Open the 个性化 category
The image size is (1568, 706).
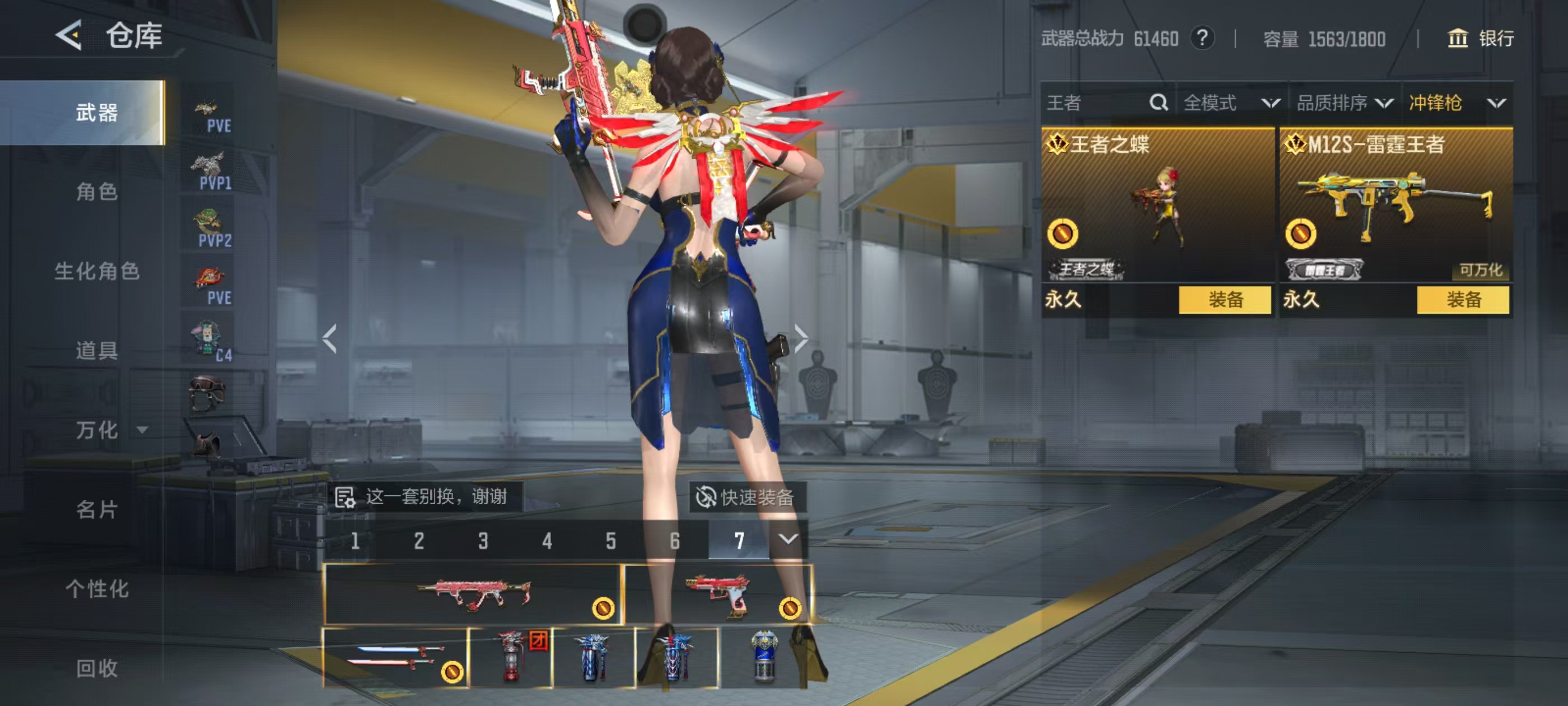[x=97, y=588]
